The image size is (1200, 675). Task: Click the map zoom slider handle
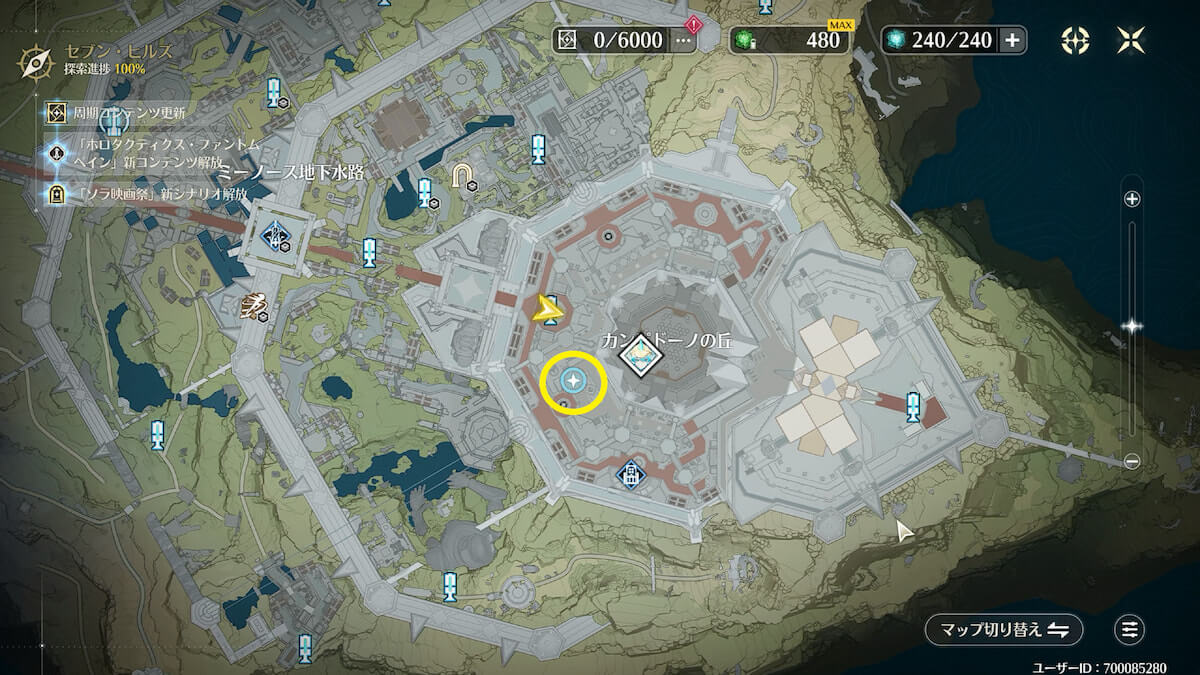1132,325
